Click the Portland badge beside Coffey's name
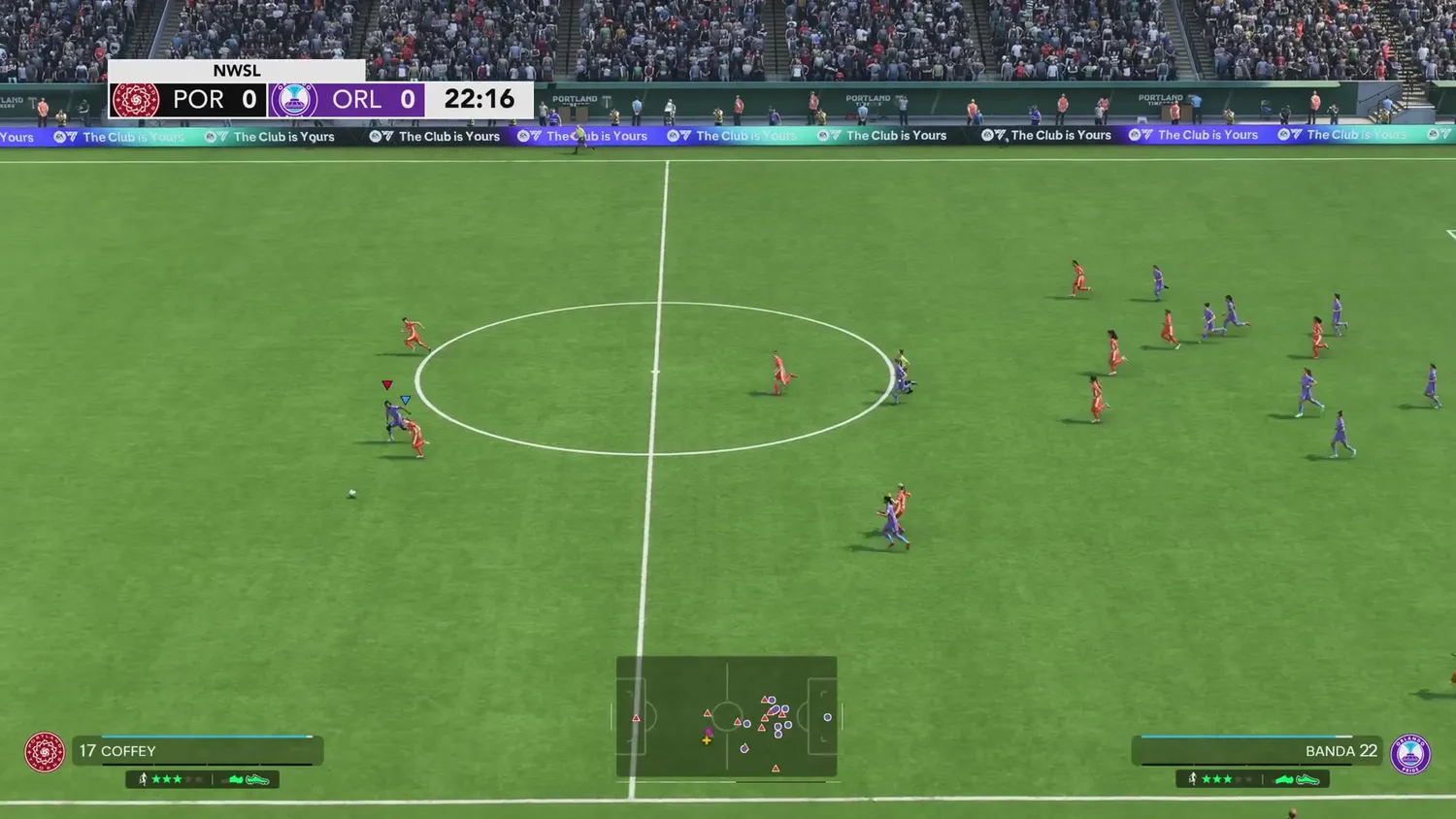Image resolution: width=1456 pixels, height=819 pixels. (x=45, y=752)
